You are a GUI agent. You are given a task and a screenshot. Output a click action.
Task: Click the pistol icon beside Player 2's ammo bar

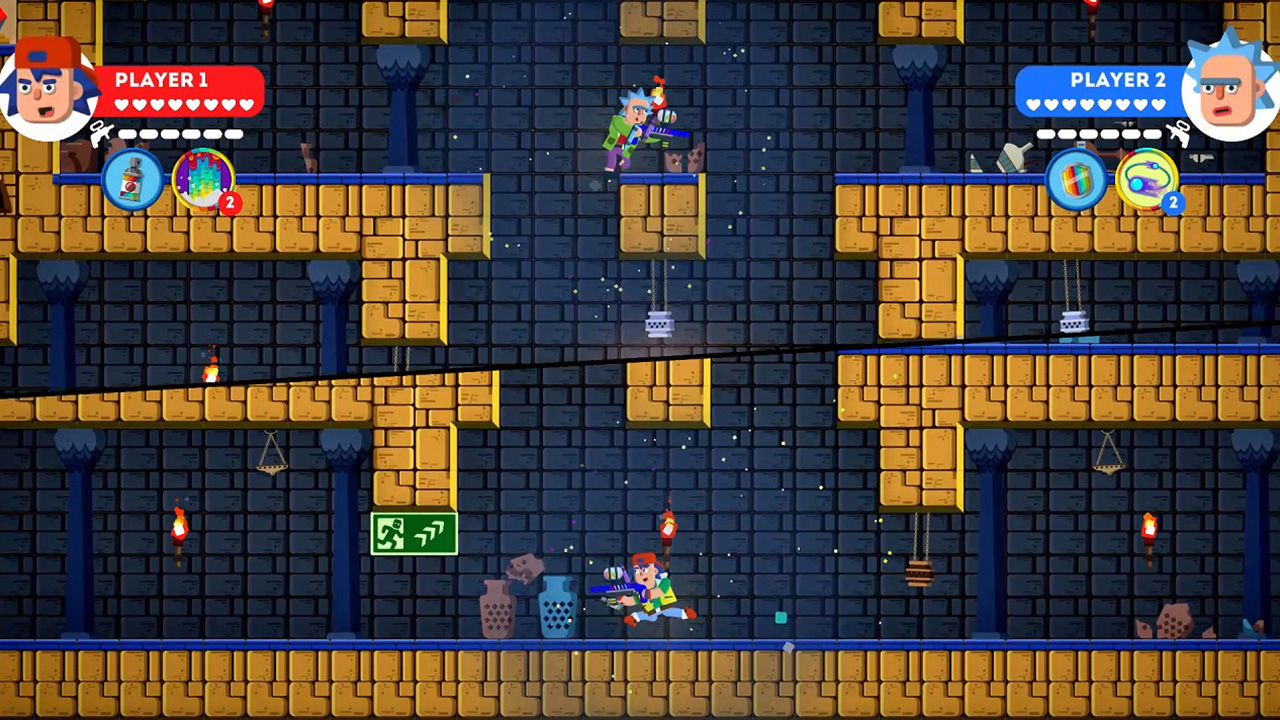coord(1180,133)
